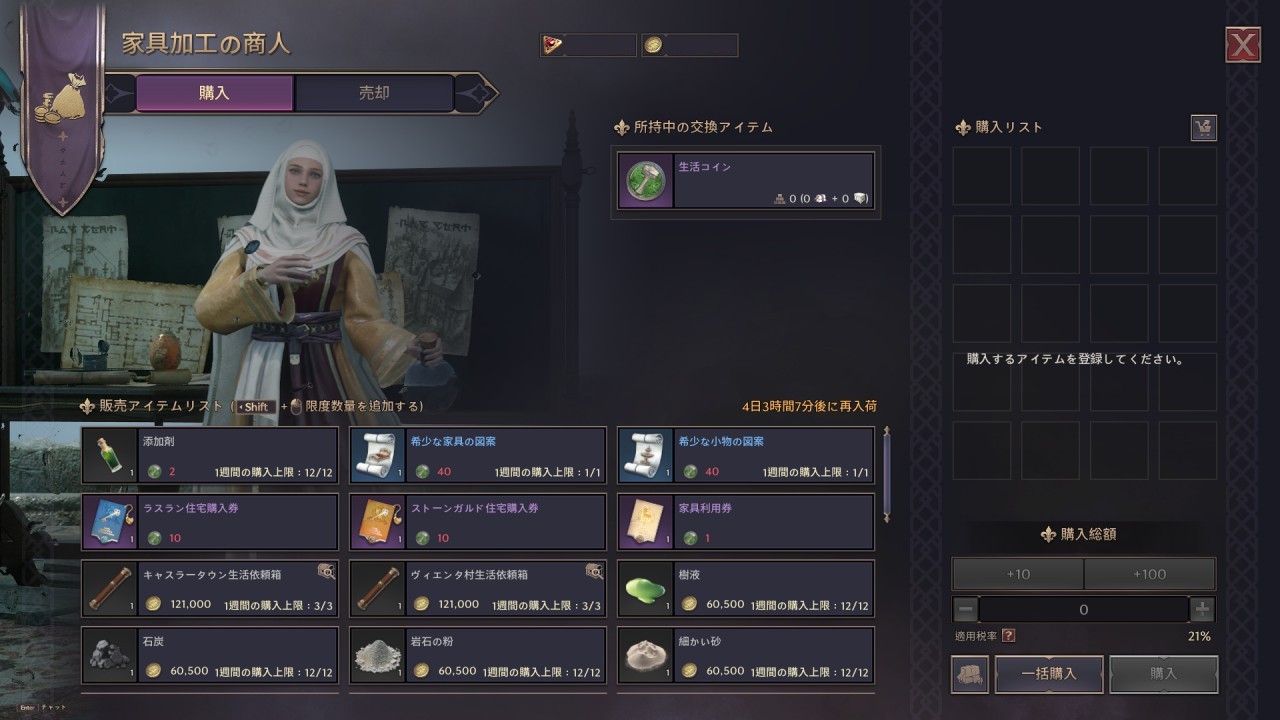Switch to the 売却 tab
This screenshot has height=720, width=1280.
[374, 93]
